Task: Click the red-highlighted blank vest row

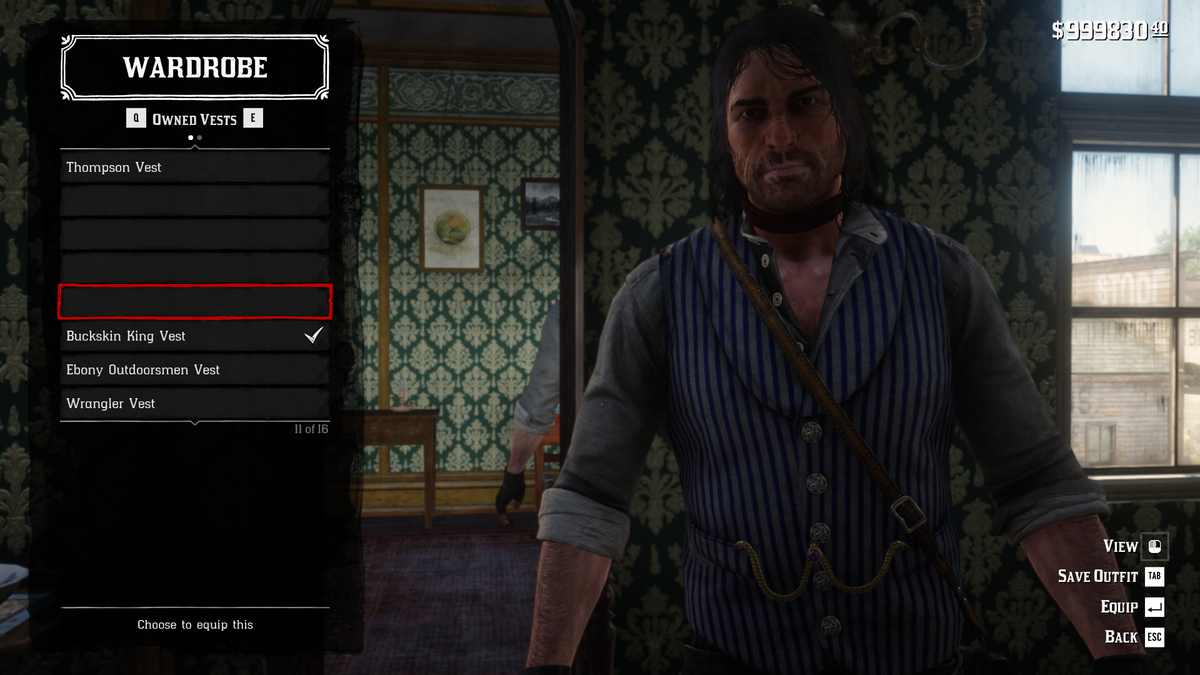Action: [x=194, y=302]
